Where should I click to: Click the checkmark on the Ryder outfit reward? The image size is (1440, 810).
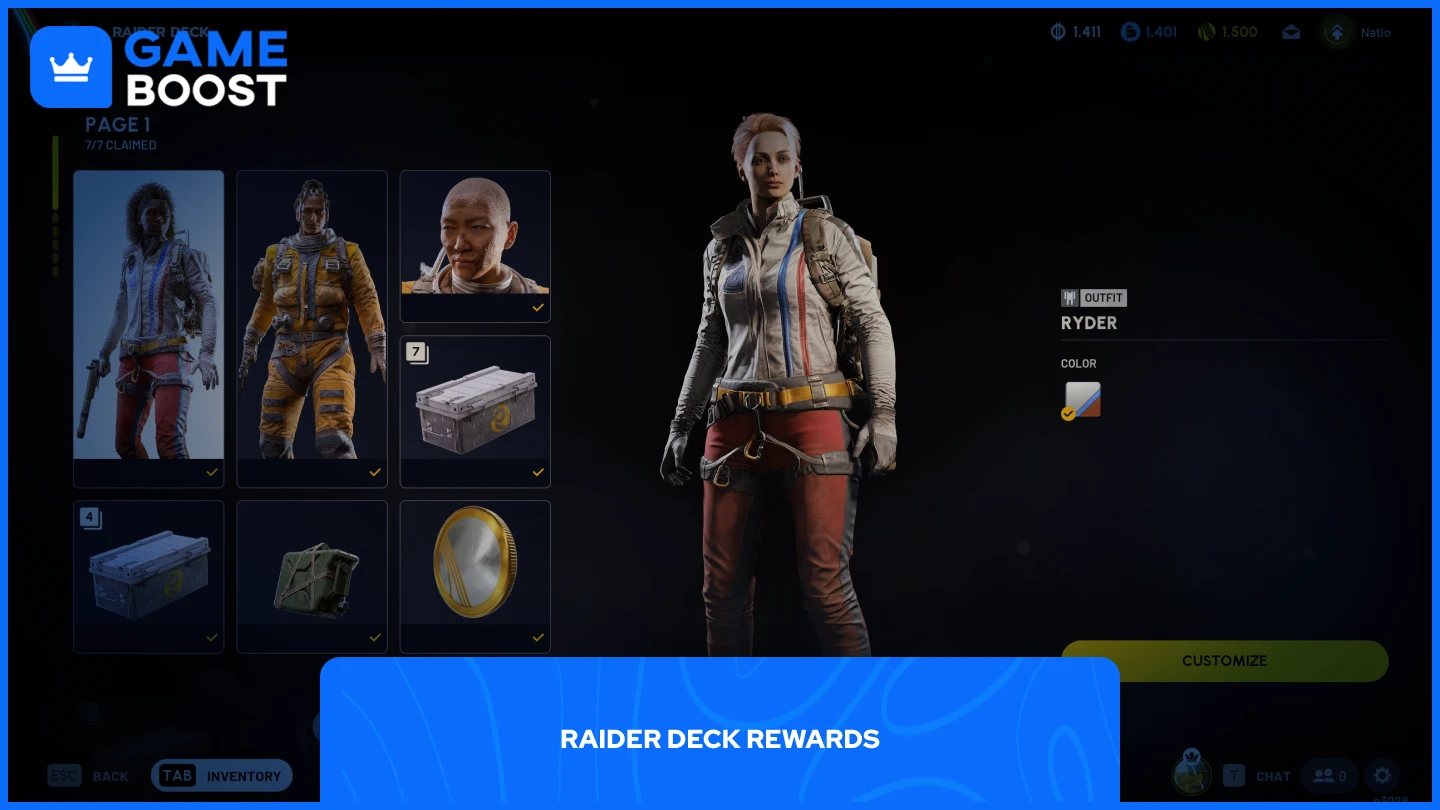211,473
